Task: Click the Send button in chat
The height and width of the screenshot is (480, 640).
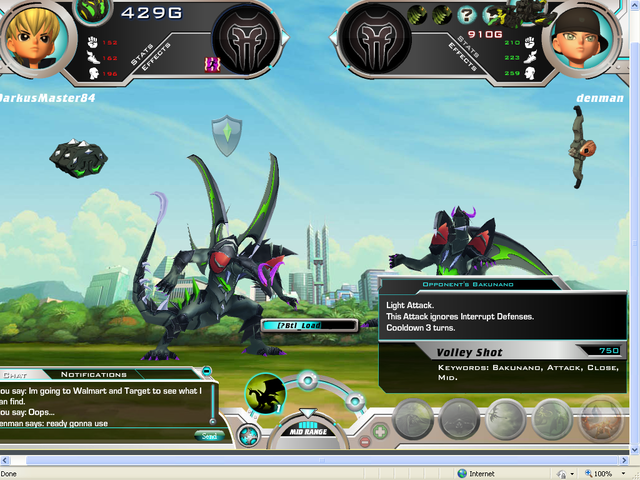Action: click(x=209, y=436)
